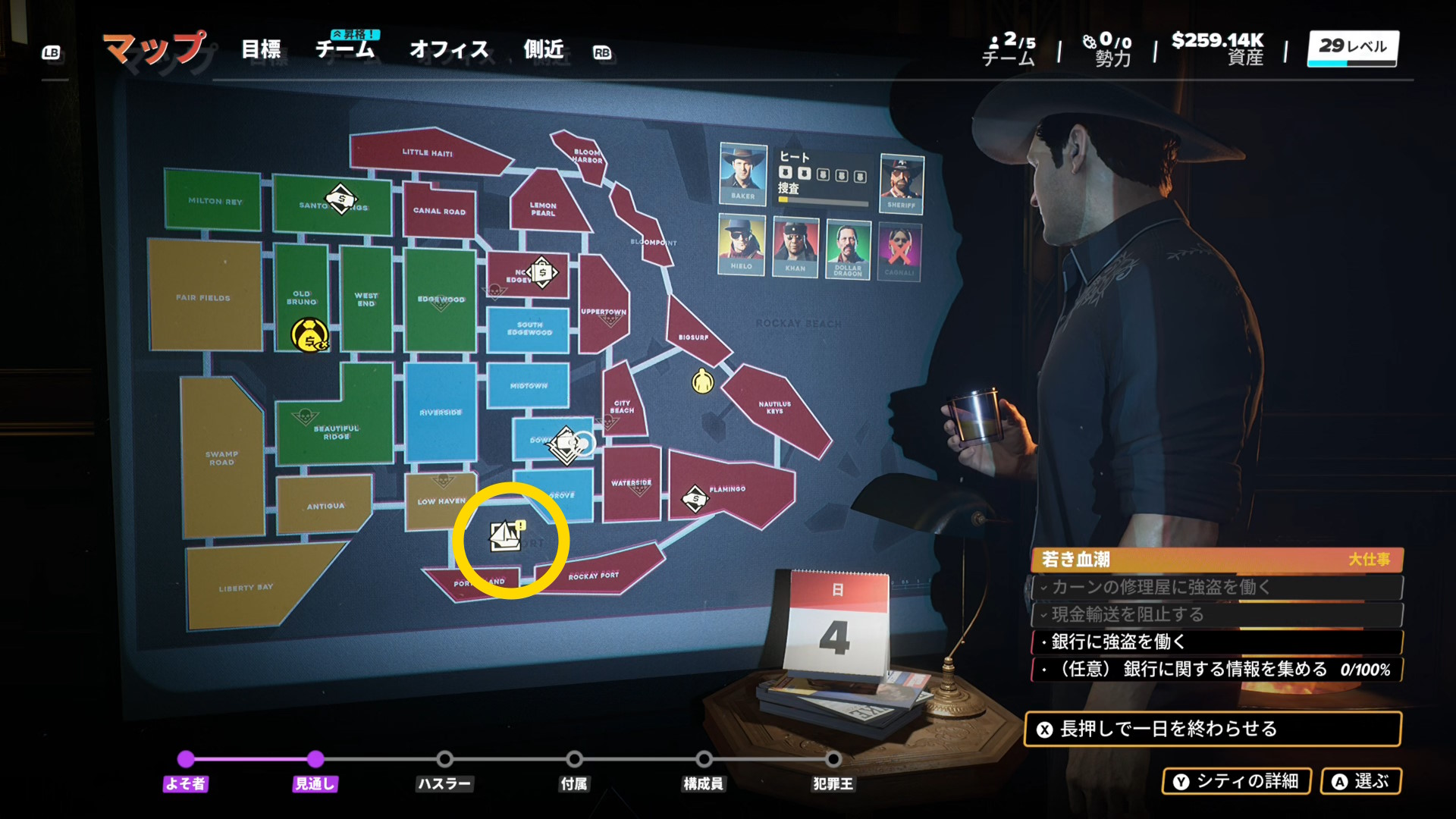Open シティの詳細 city details
1456x819 pixels.
[x=1236, y=781]
